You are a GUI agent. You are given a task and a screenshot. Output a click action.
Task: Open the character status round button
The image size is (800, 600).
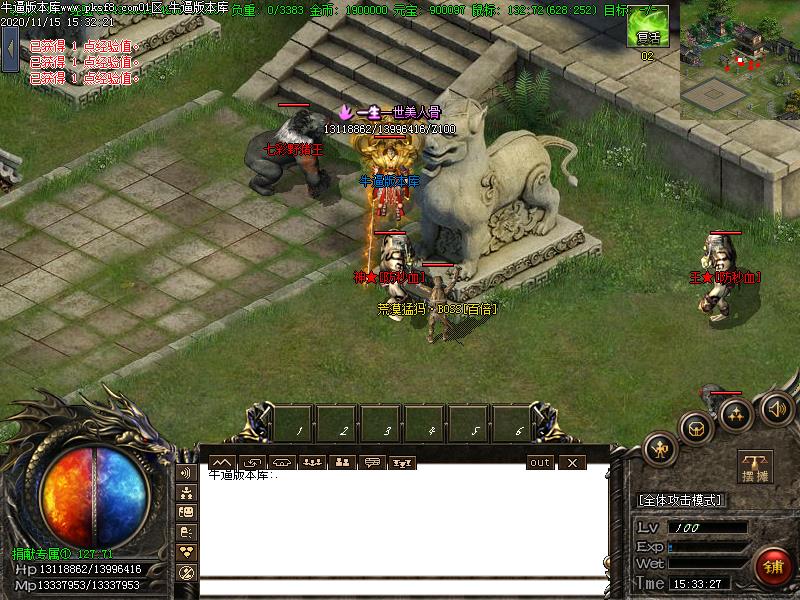click(661, 449)
